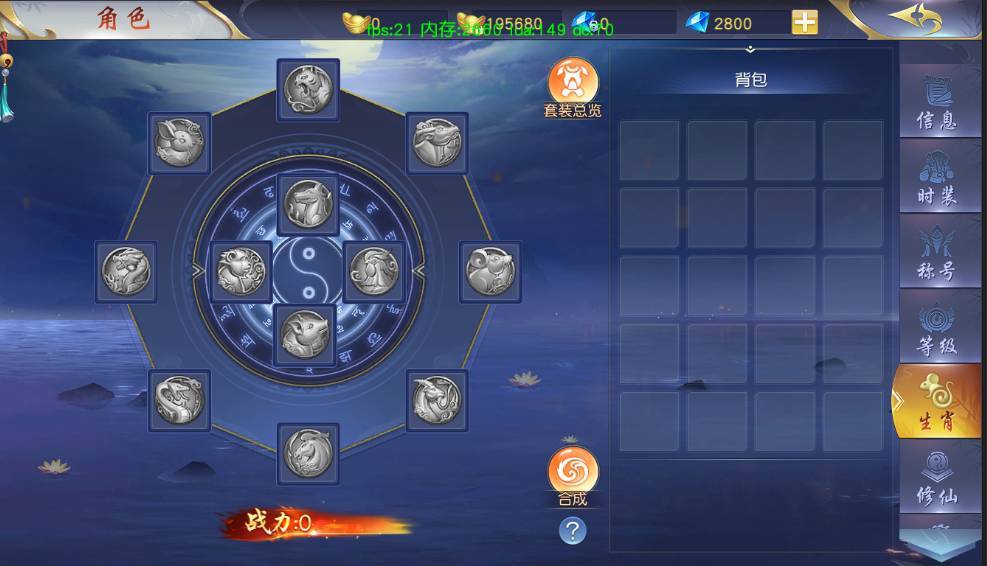
Task: Switch to the 信息 tab
Action: pyautogui.click(x=937, y=104)
